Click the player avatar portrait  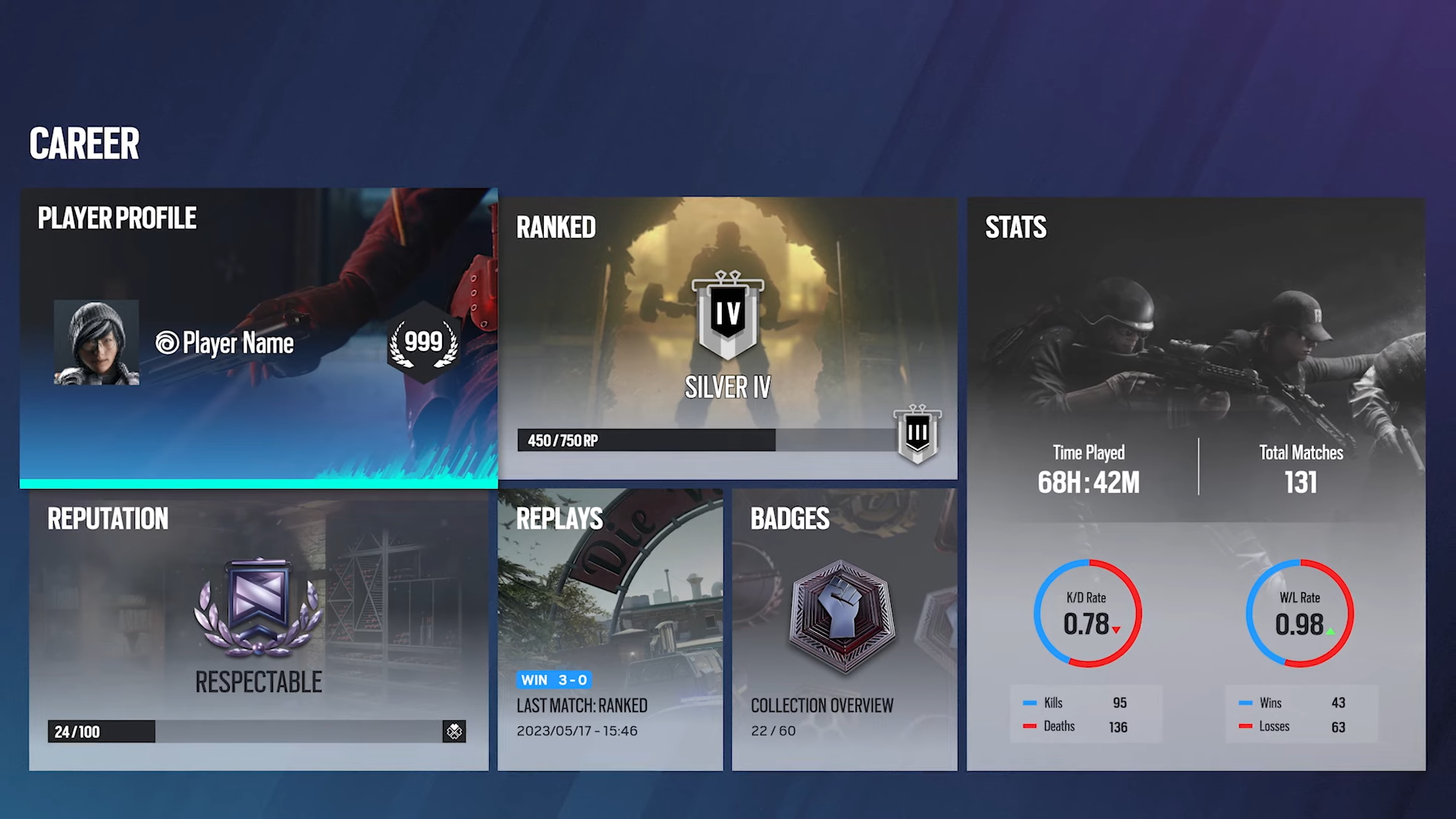96,343
